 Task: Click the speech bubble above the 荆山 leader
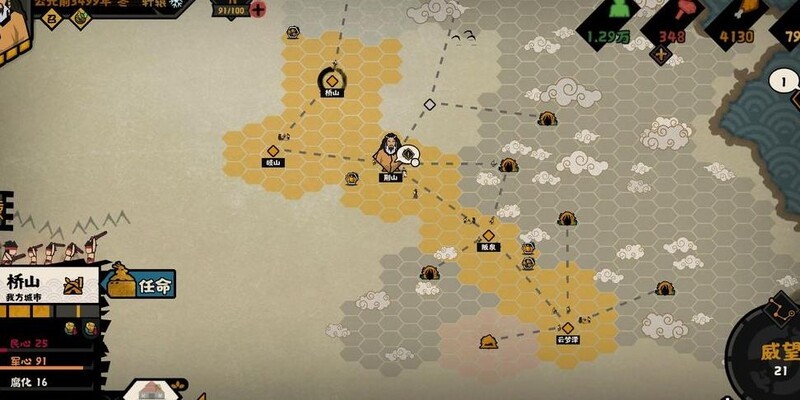[407, 154]
